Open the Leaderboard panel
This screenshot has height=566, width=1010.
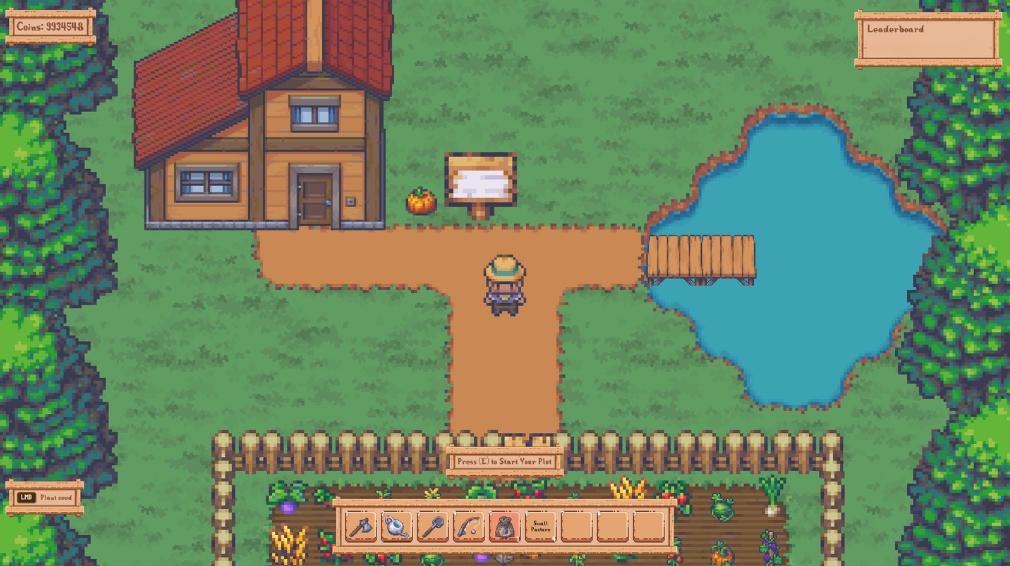pos(928,39)
